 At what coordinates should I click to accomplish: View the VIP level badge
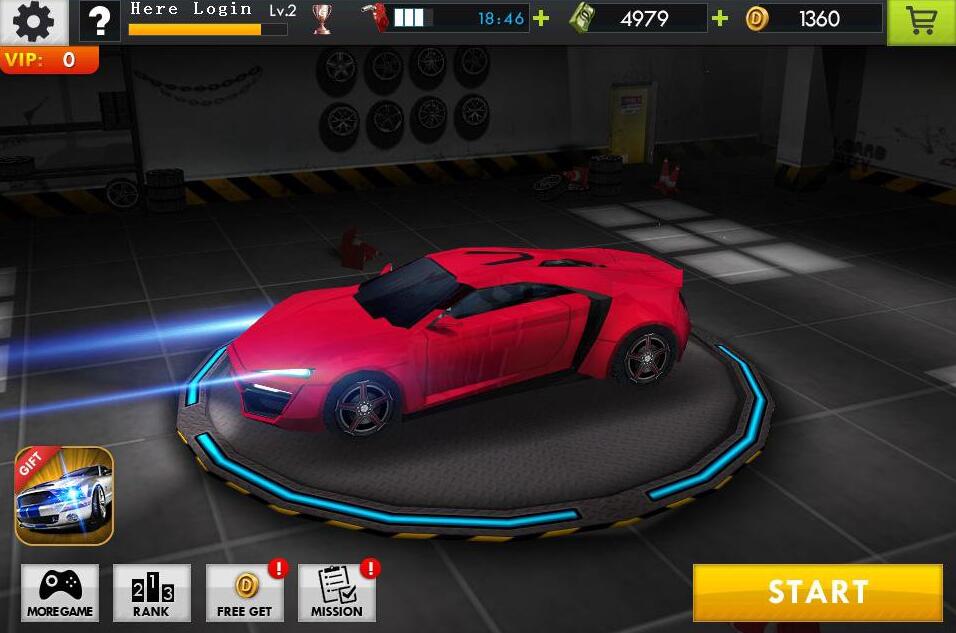(48, 60)
